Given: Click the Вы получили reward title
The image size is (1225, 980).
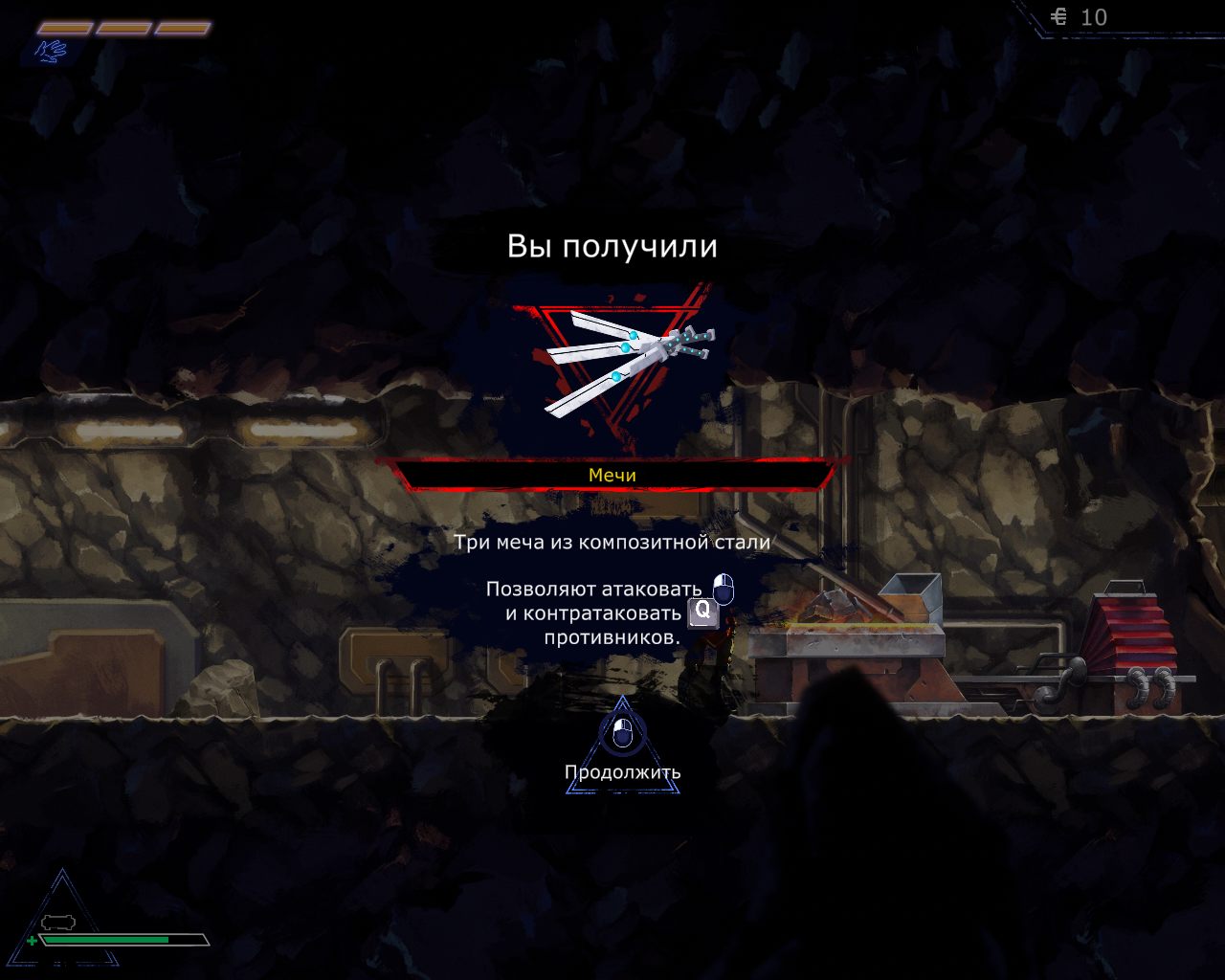Looking at the screenshot, I should click(x=613, y=246).
